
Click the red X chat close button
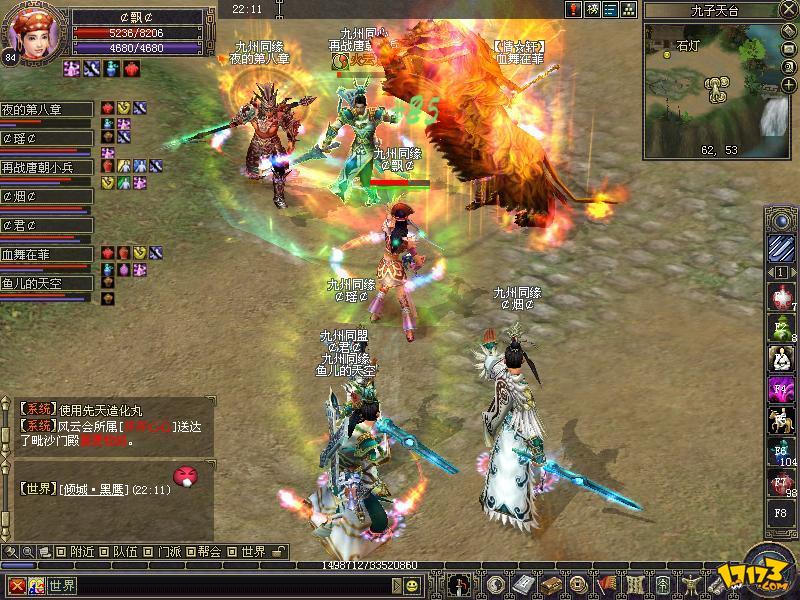coord(15,585)
